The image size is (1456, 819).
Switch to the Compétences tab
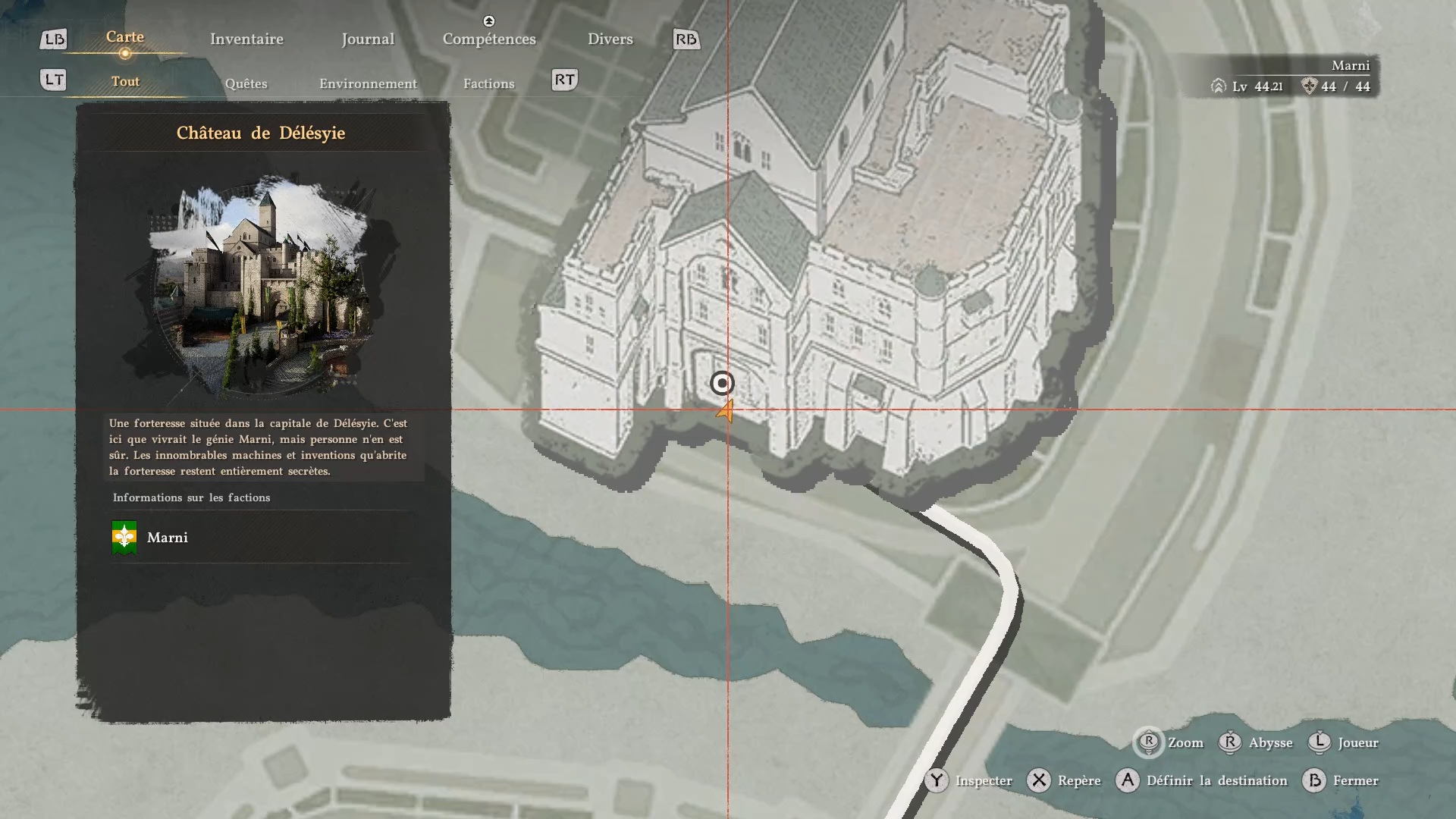(x=489, y=39)
